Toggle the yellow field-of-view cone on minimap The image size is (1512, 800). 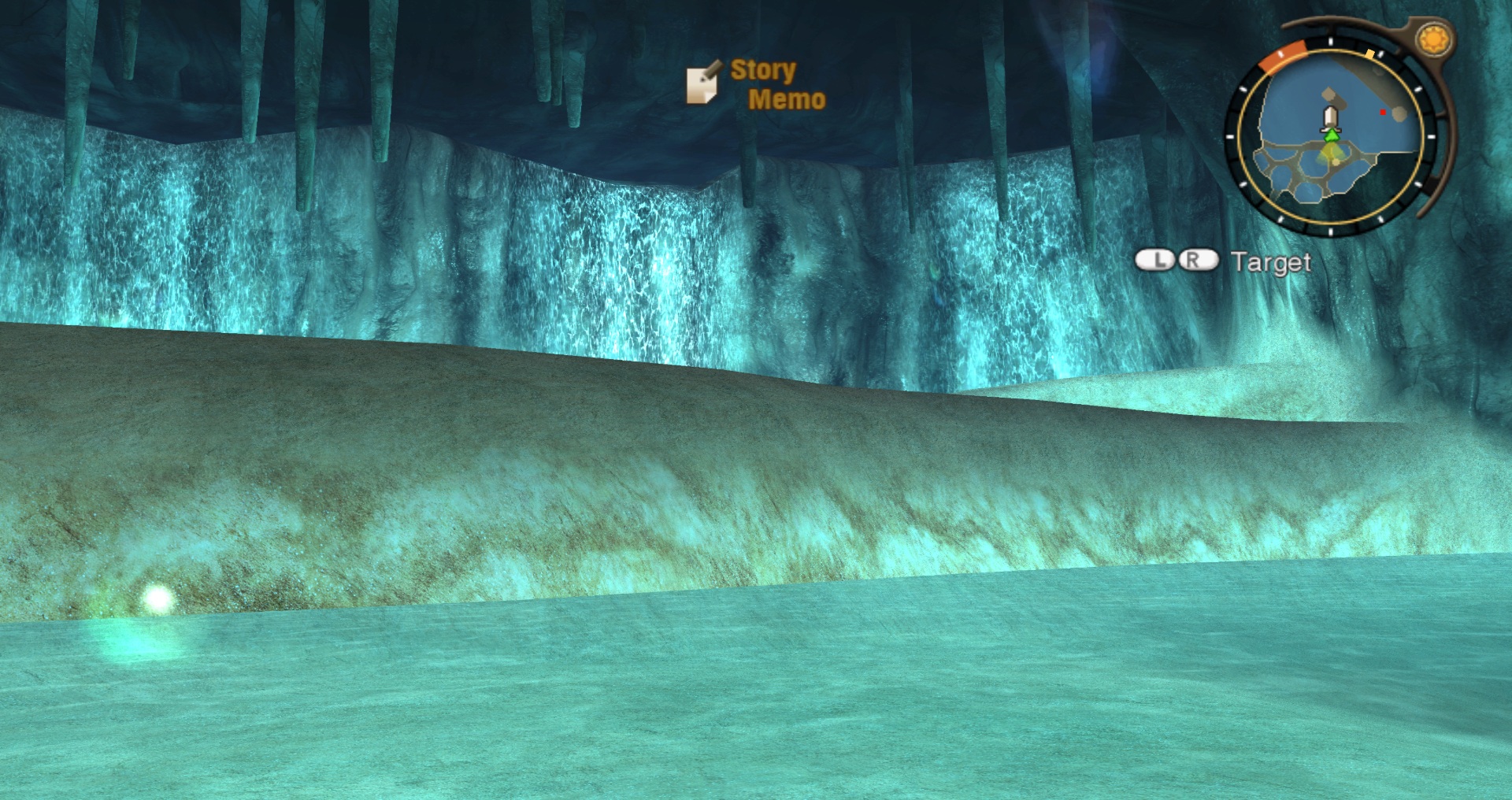1330,154
